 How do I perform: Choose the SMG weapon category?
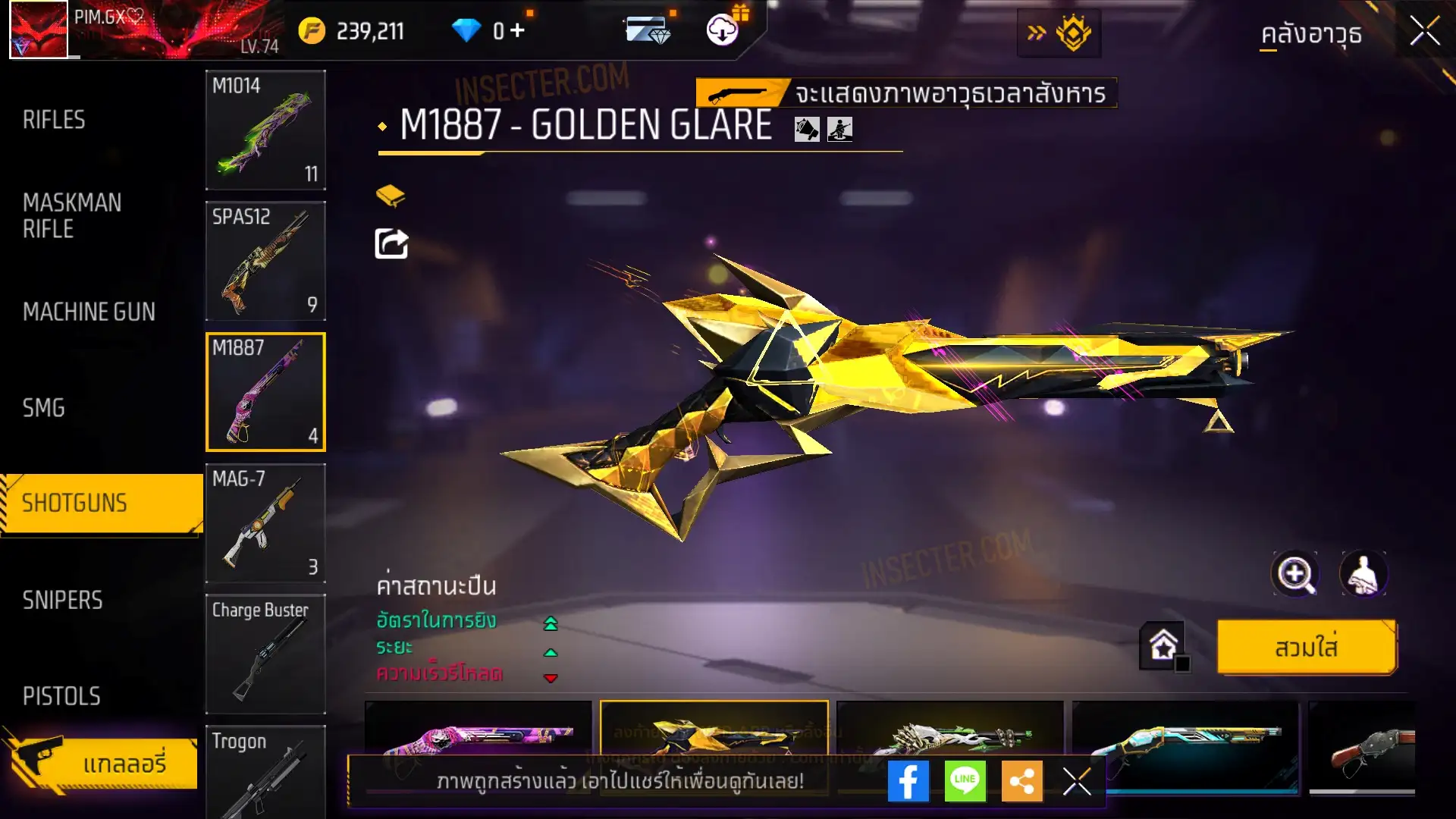[44, 408]
